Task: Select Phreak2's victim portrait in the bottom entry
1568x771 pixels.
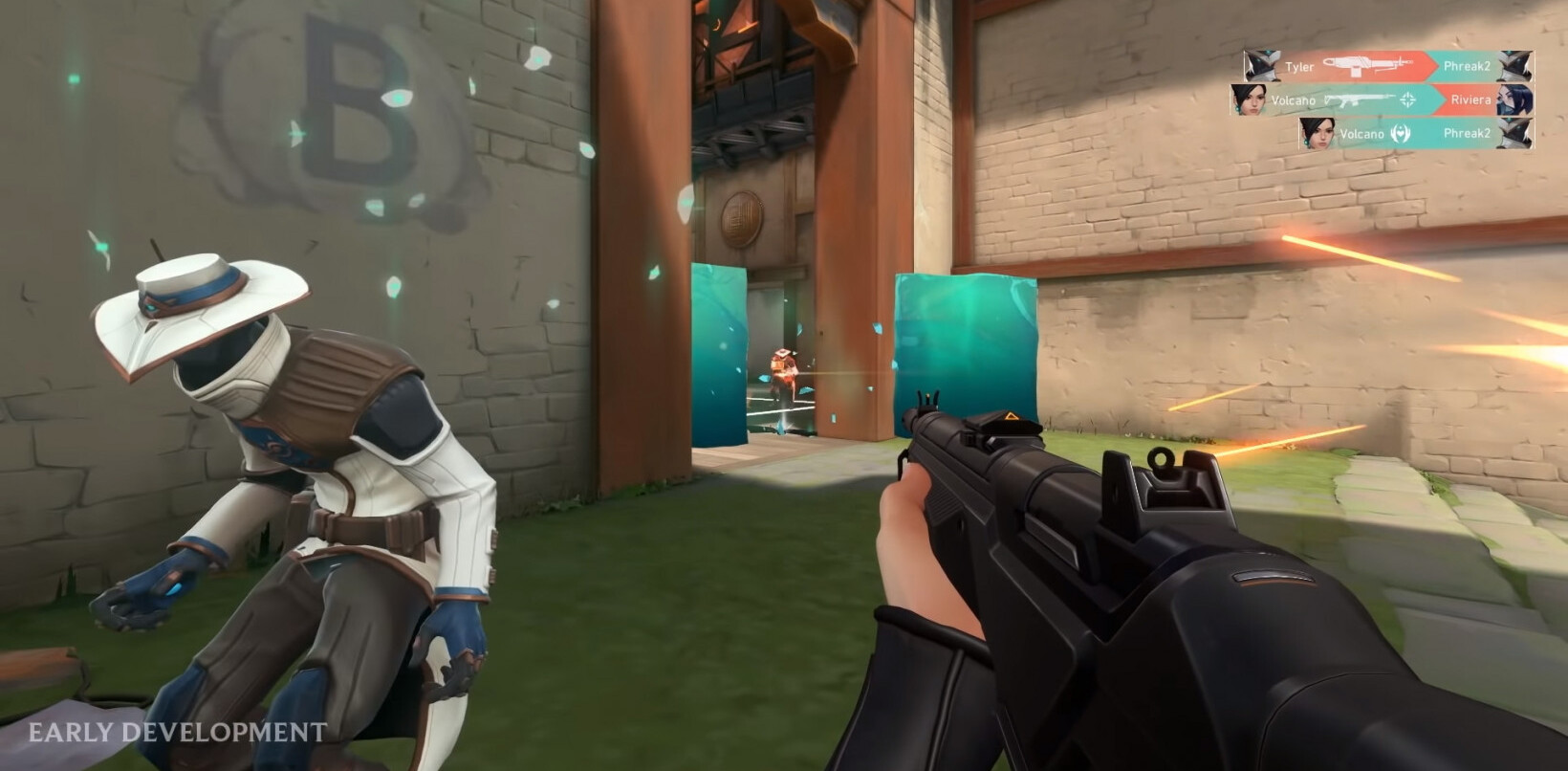Action: 1515,134
